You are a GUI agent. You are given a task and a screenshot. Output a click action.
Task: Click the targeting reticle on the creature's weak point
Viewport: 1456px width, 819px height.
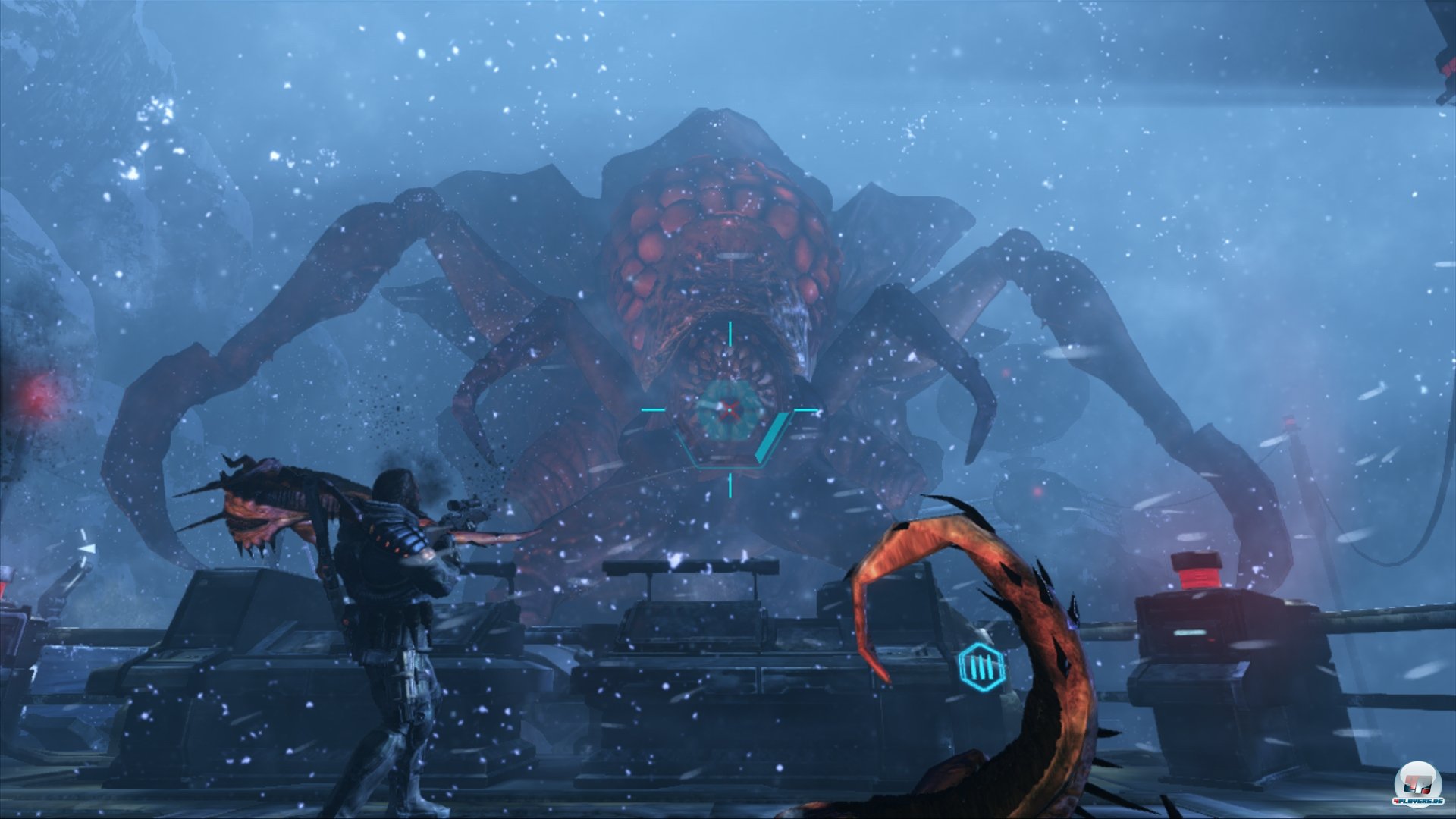[x=730, y=409]
